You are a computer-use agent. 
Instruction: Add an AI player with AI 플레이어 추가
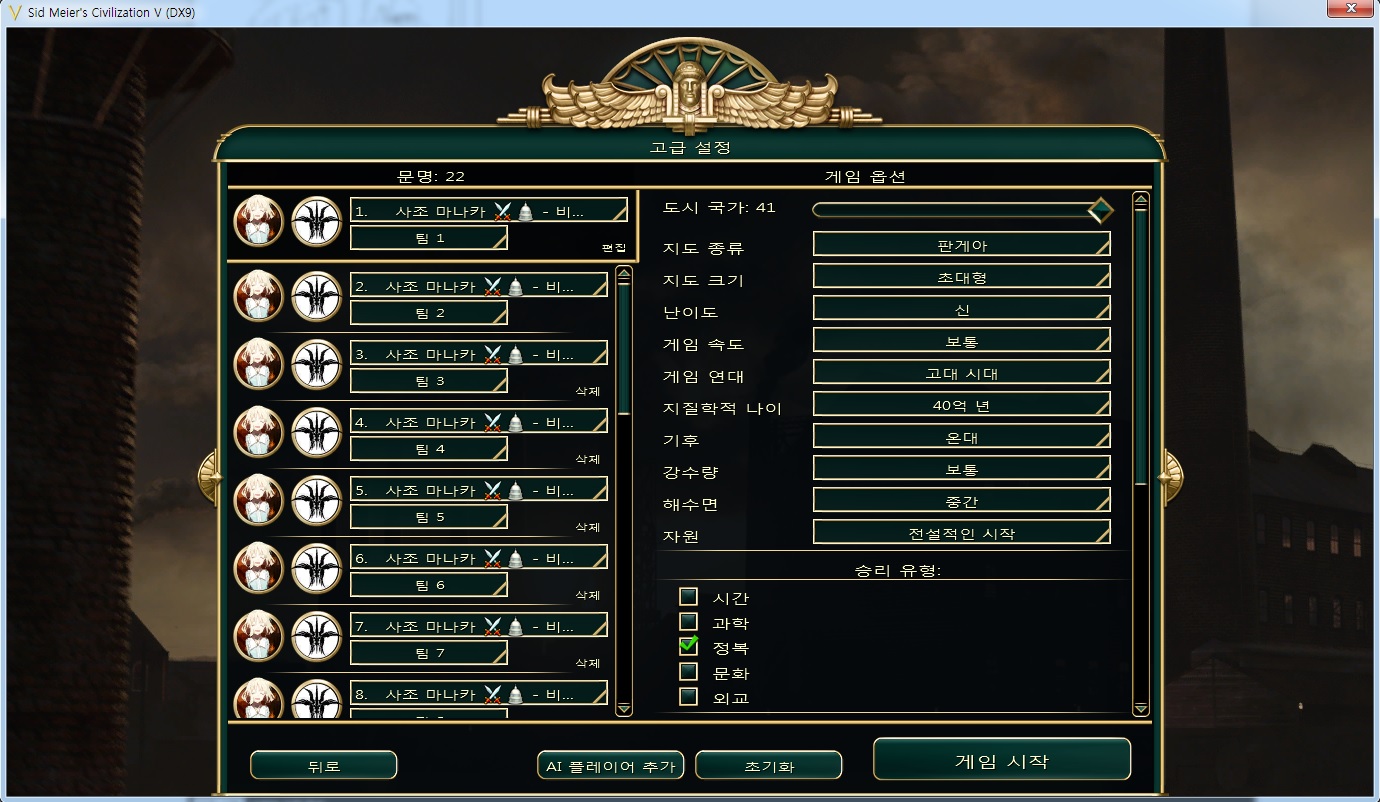[610, 766]
